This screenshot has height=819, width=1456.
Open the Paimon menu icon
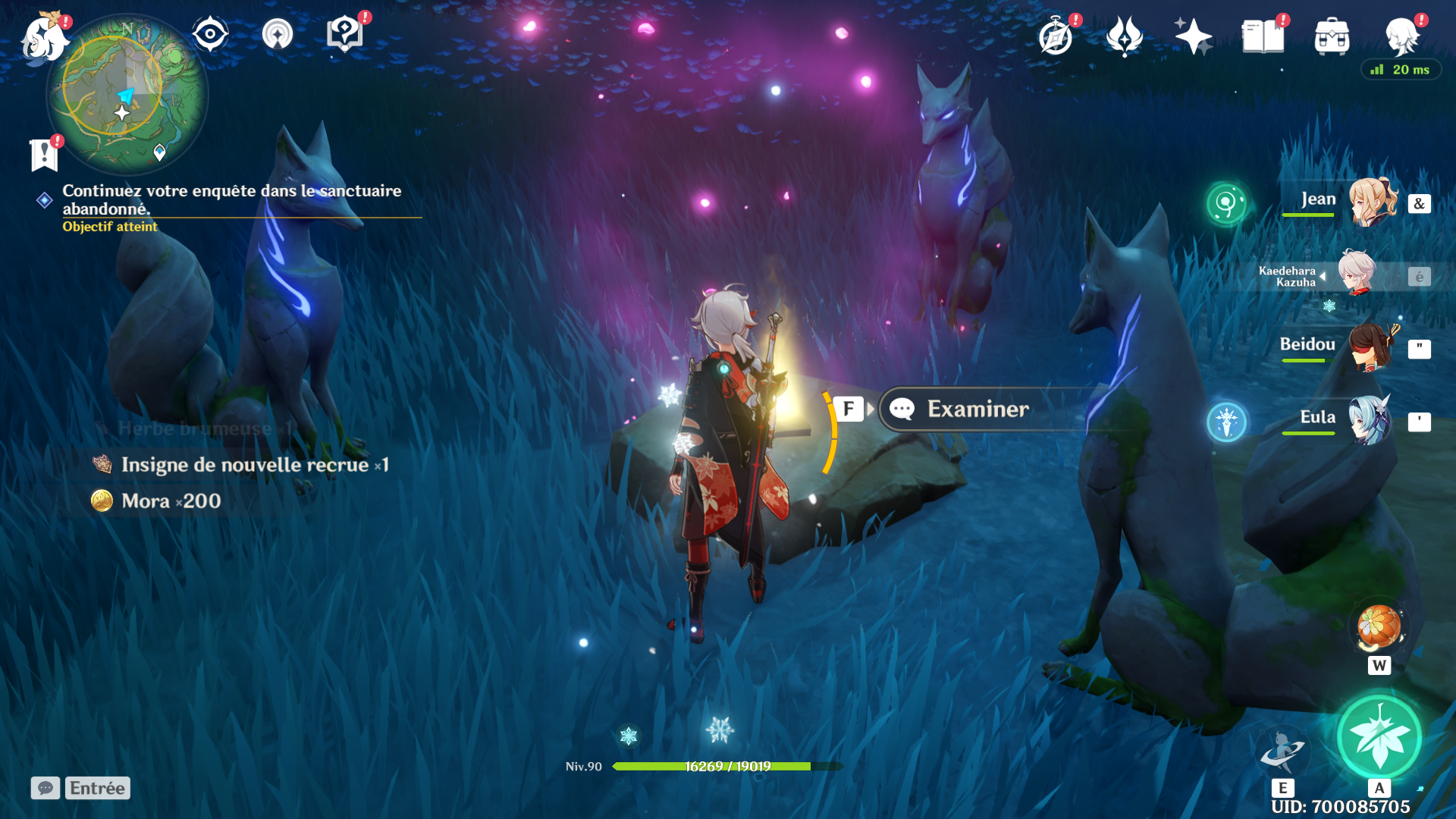(44, 38)
